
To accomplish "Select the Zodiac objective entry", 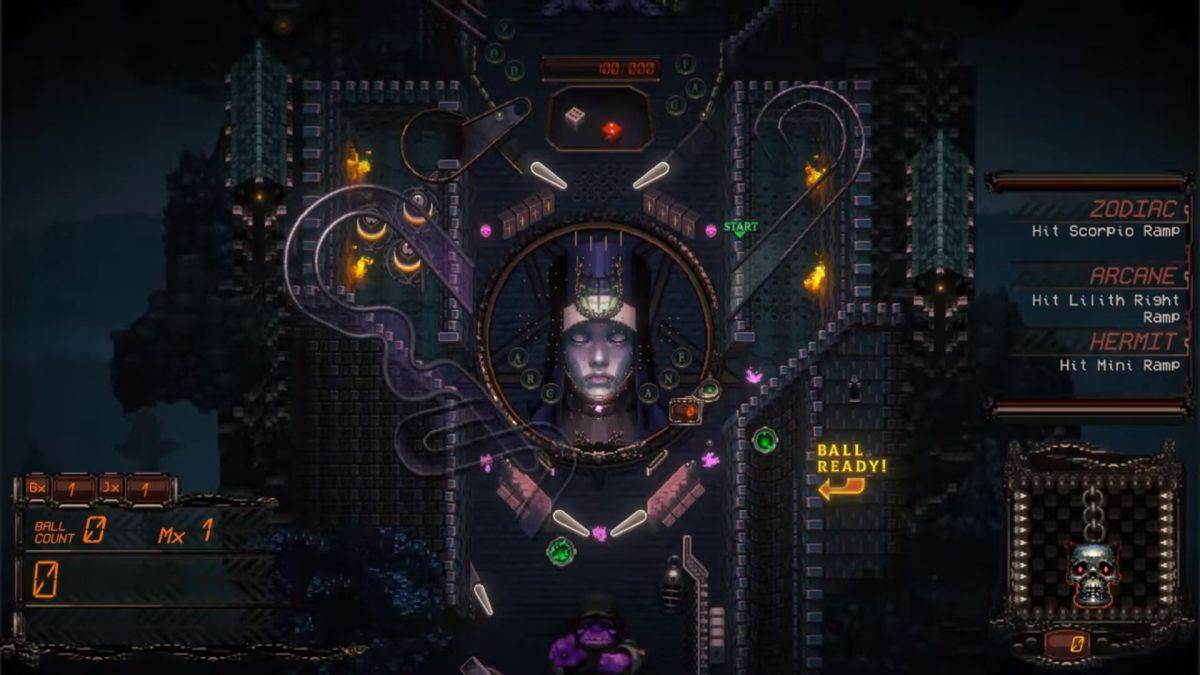I will (x=1100, y=220).
